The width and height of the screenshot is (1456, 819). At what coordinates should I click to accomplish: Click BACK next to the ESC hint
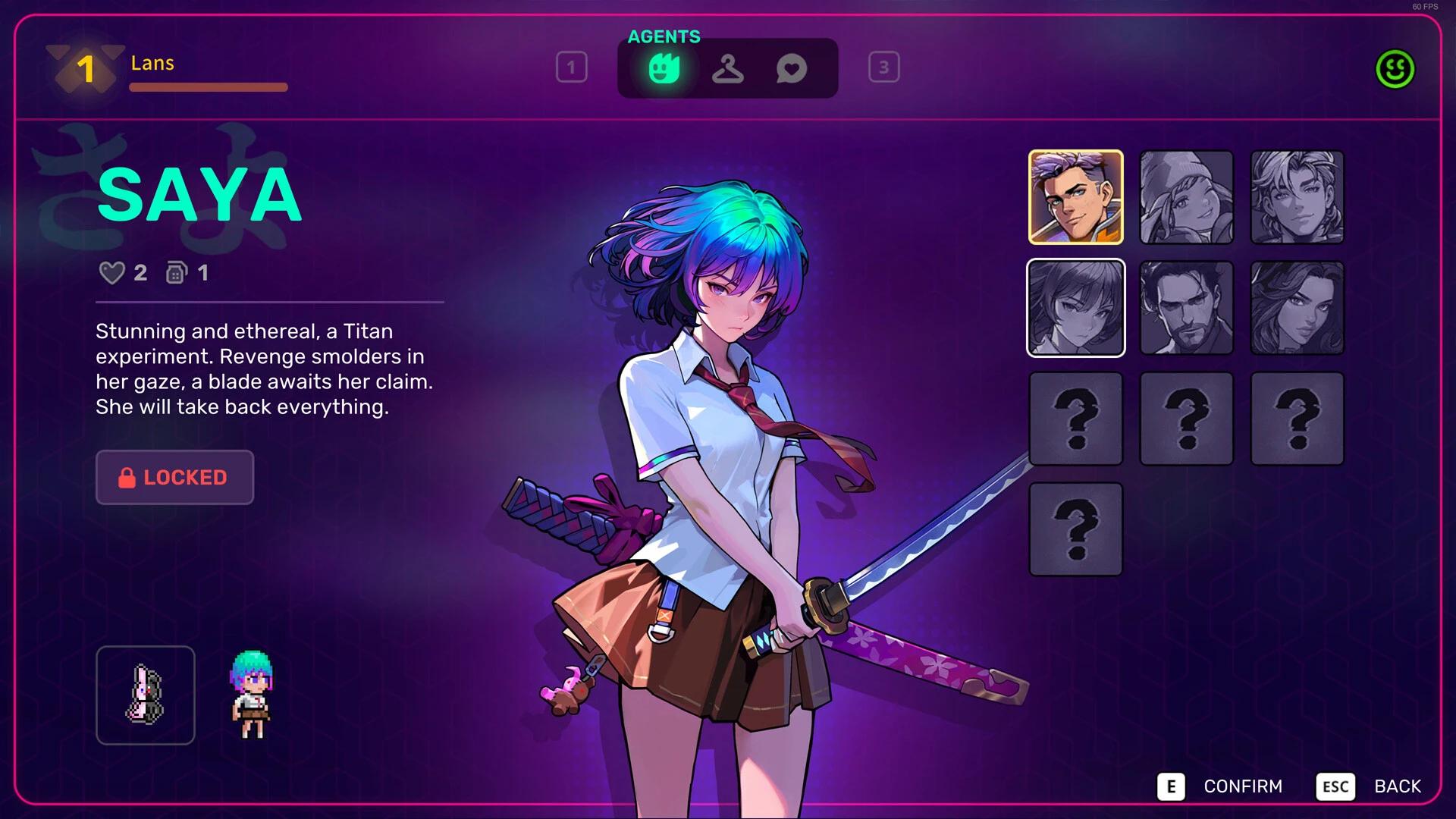click(x=1398, y=786)
